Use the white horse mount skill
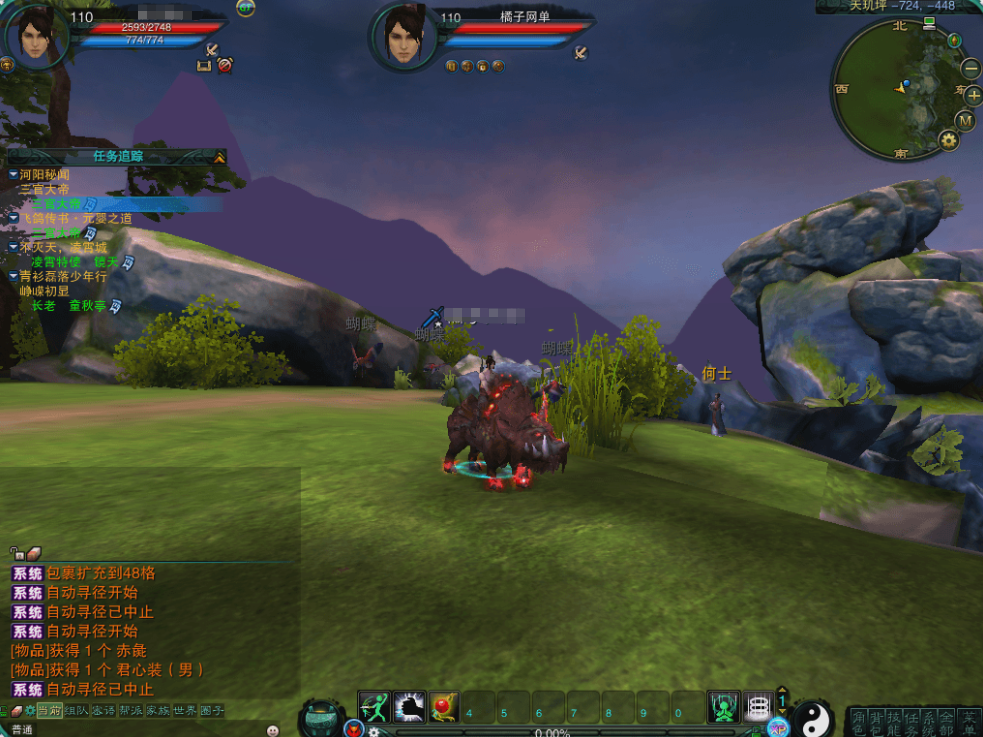Screen dimensions: 983x737 tap(409, 708)
